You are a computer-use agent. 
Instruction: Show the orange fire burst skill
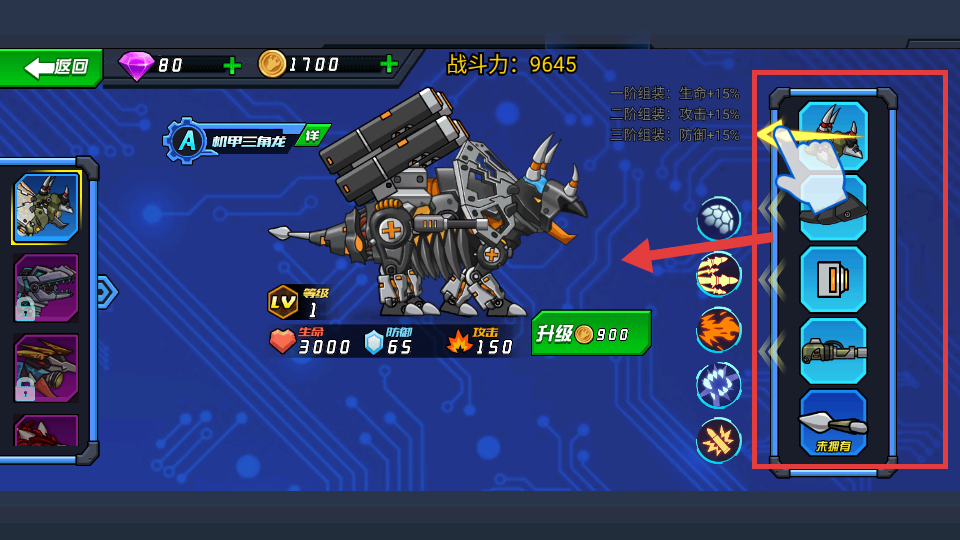tap(718, 330)
